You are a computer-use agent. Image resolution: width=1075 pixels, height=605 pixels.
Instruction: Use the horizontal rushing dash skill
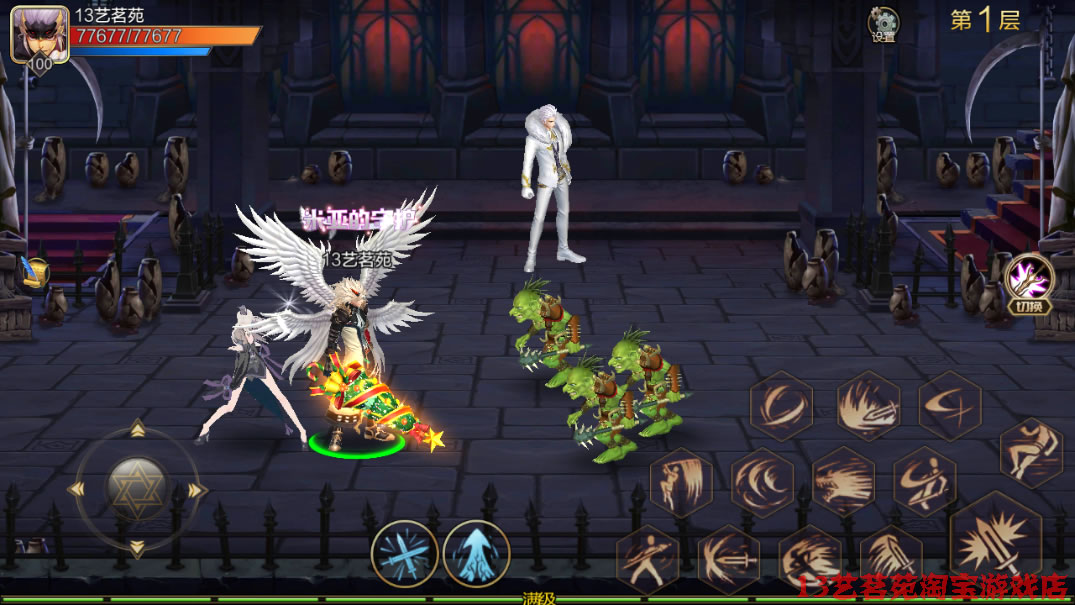(843, 482)
